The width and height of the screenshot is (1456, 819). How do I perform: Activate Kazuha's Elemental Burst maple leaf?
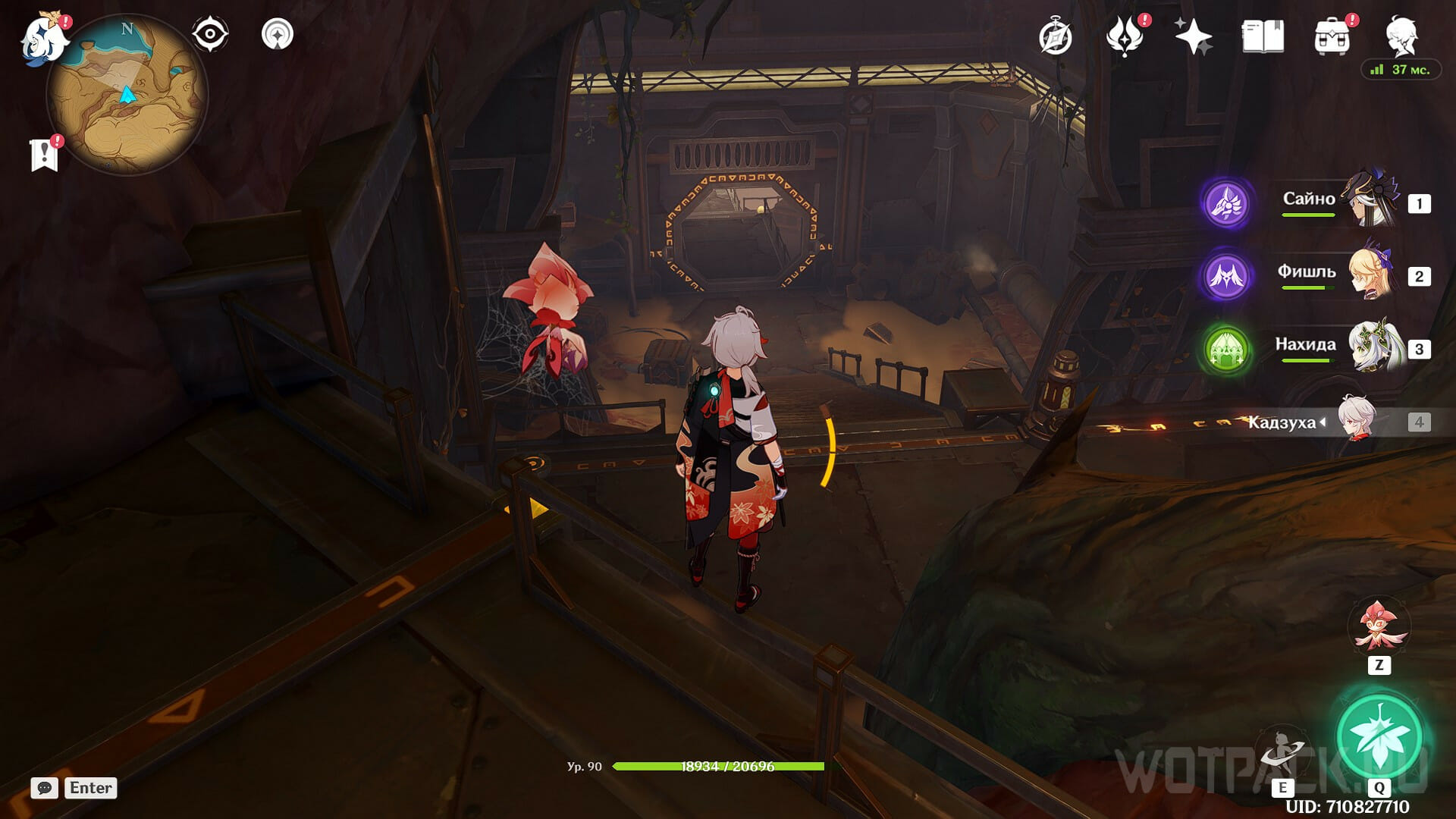pyautogui.click(x=1379, y=736)
